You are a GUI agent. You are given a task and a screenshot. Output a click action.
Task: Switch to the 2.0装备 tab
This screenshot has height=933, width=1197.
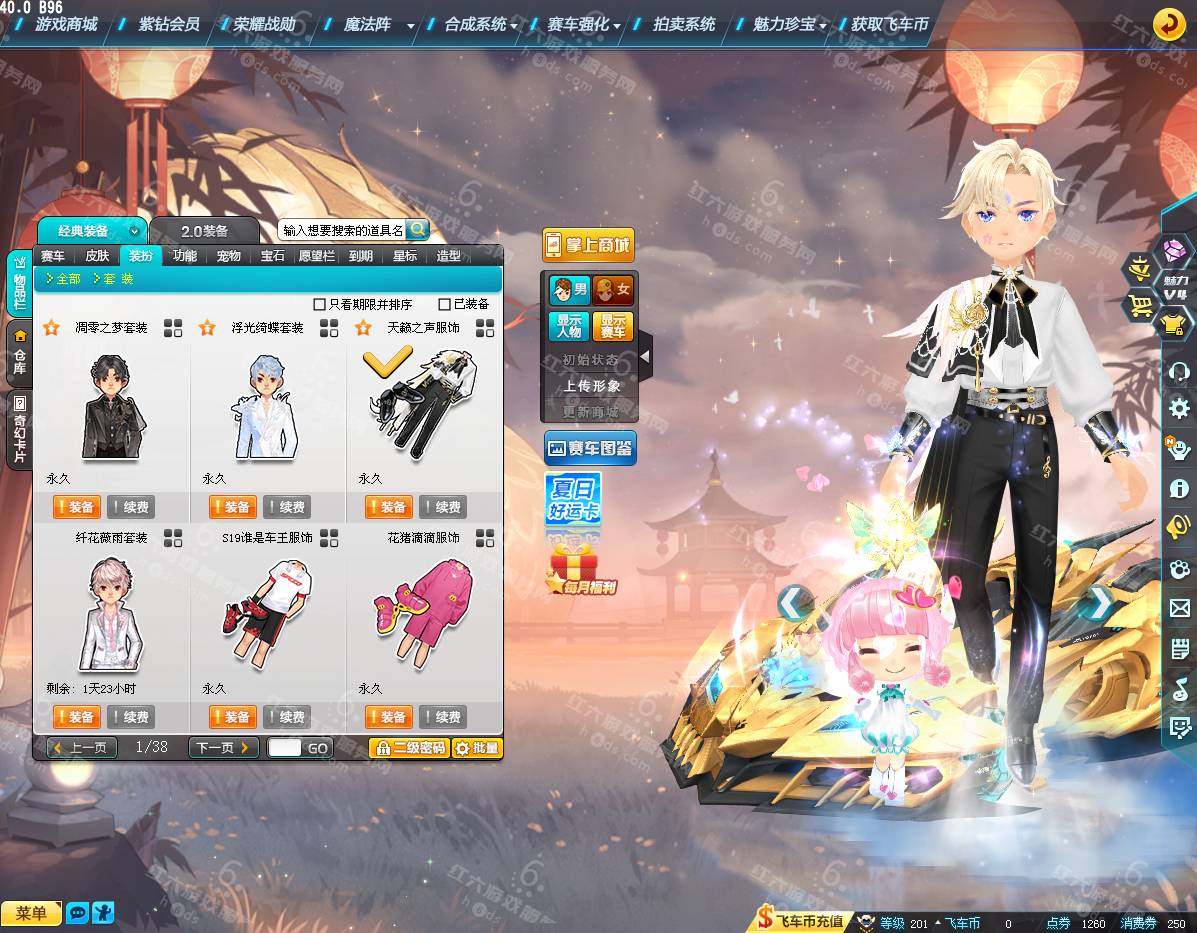click(204, 230)
